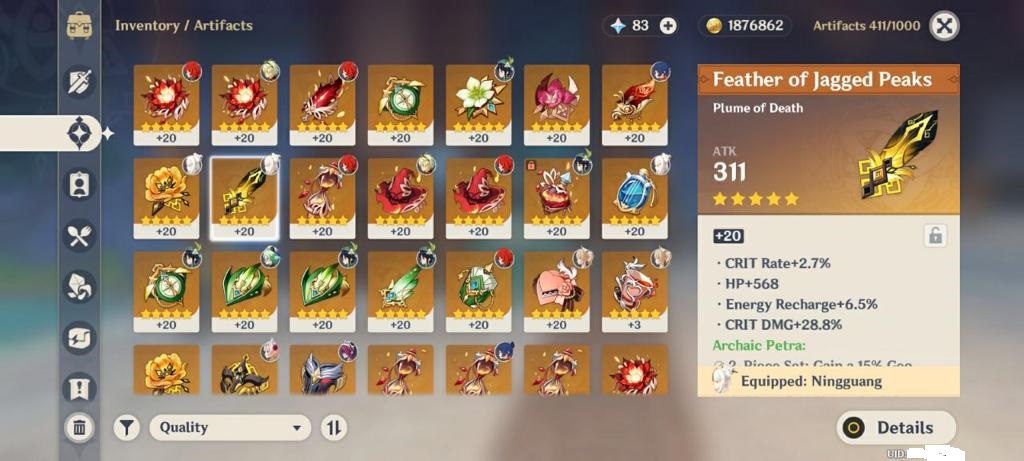The image size is (1024, 461).
Task: Open the artifact filter funnel button
Action: pos(126,428)
